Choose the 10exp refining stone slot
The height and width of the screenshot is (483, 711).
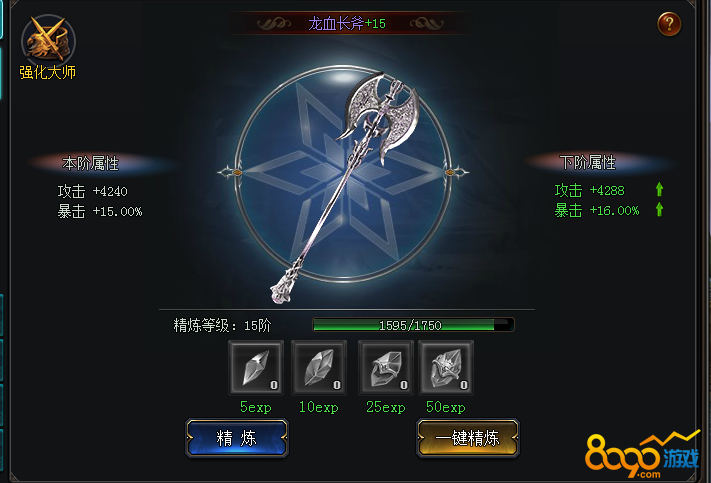coord(319,368)
